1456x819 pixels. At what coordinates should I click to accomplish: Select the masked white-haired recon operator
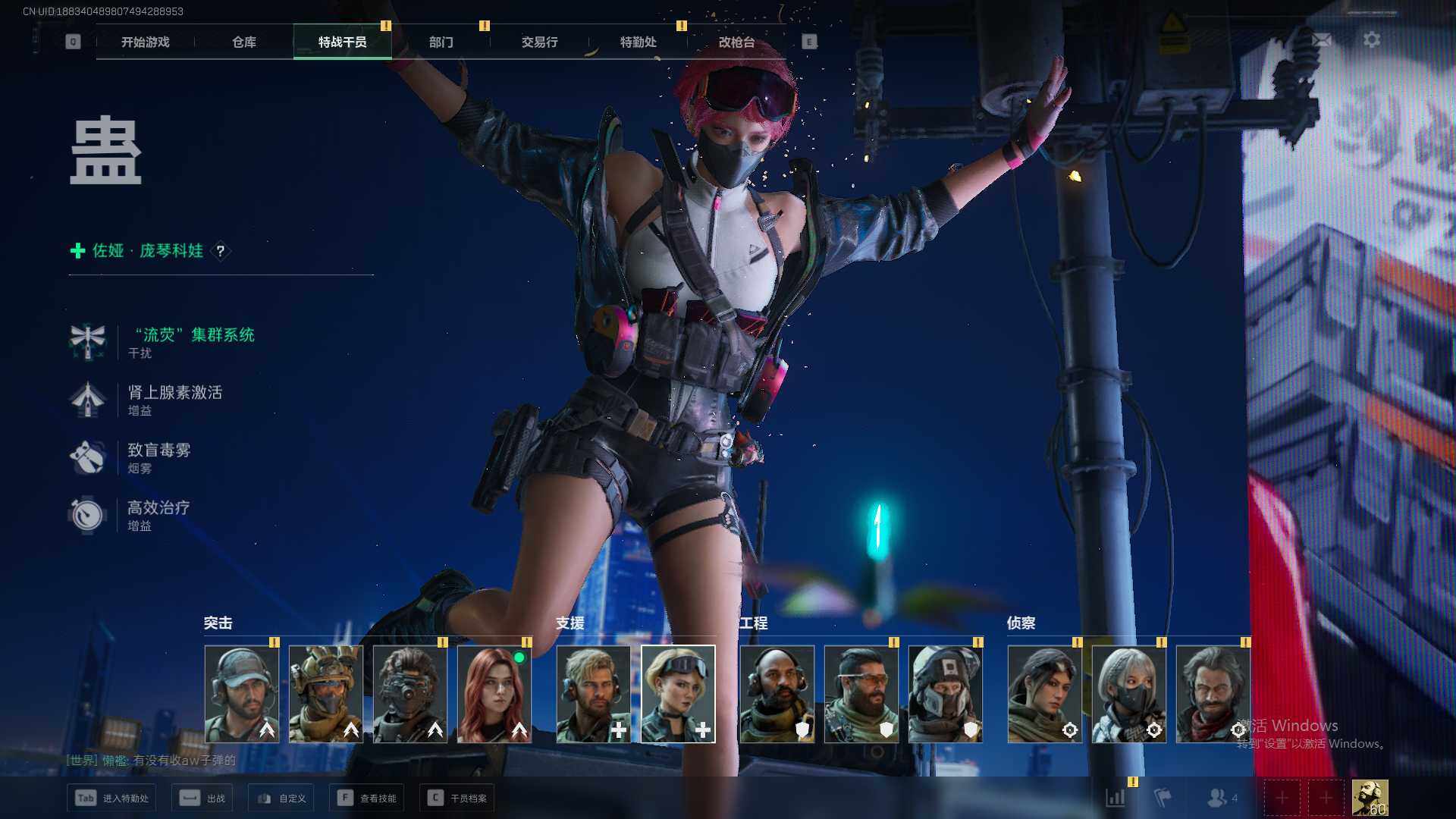[1129, 694]
